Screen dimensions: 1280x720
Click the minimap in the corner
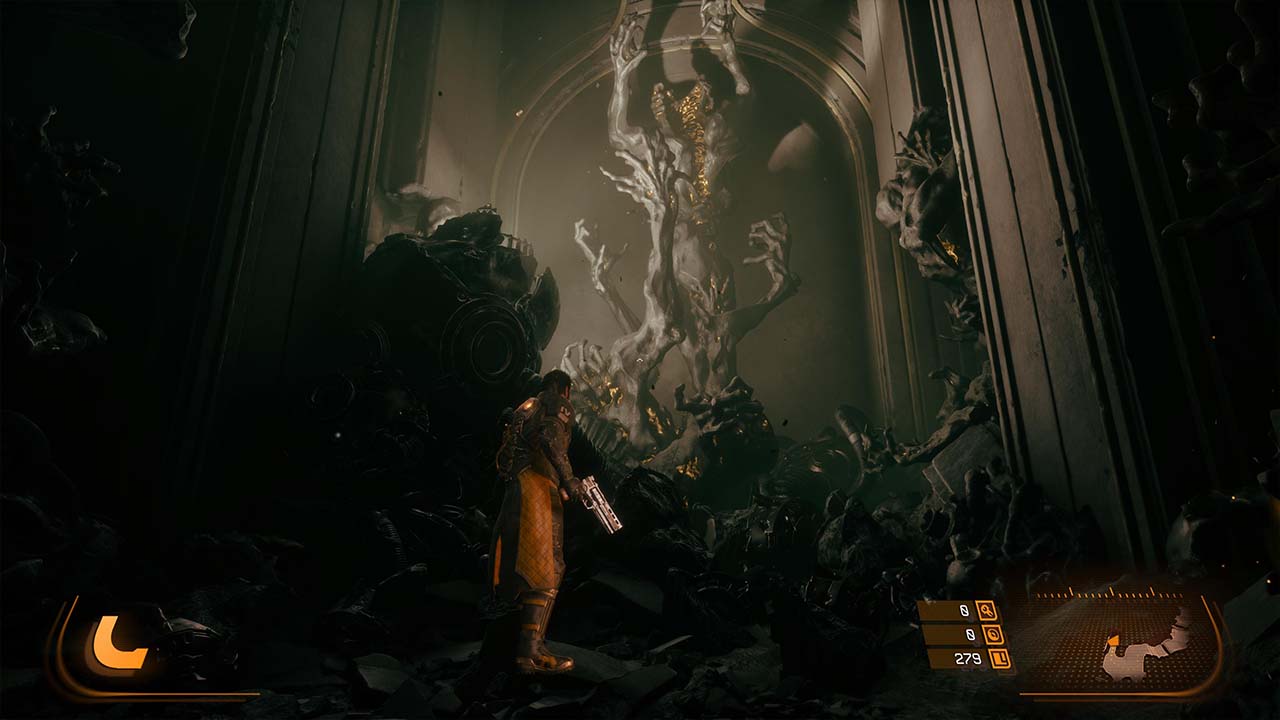[x=1121, y=641]
